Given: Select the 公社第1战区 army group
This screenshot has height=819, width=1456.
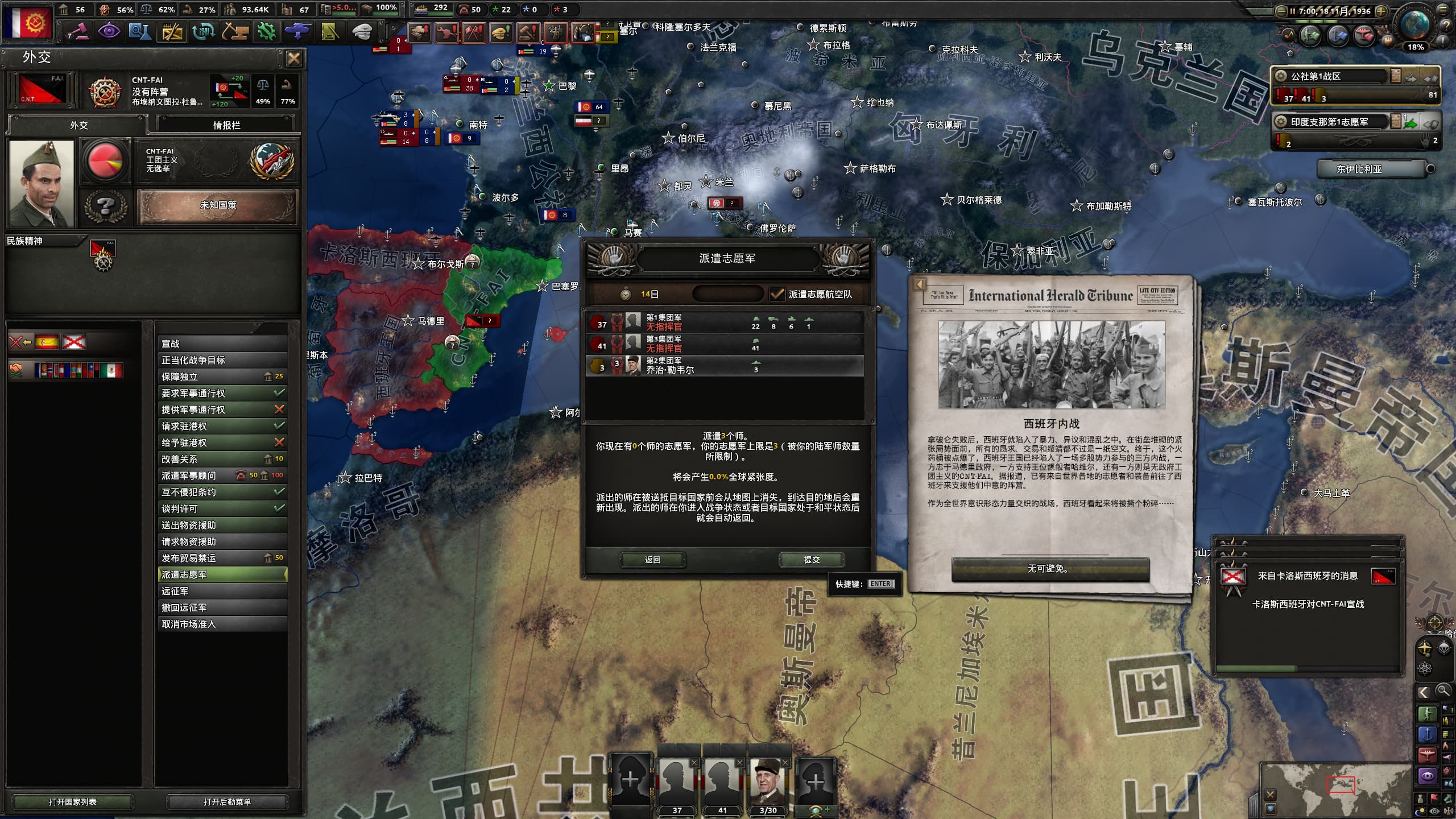Looking at the screenshot, I should [1331, 77].
